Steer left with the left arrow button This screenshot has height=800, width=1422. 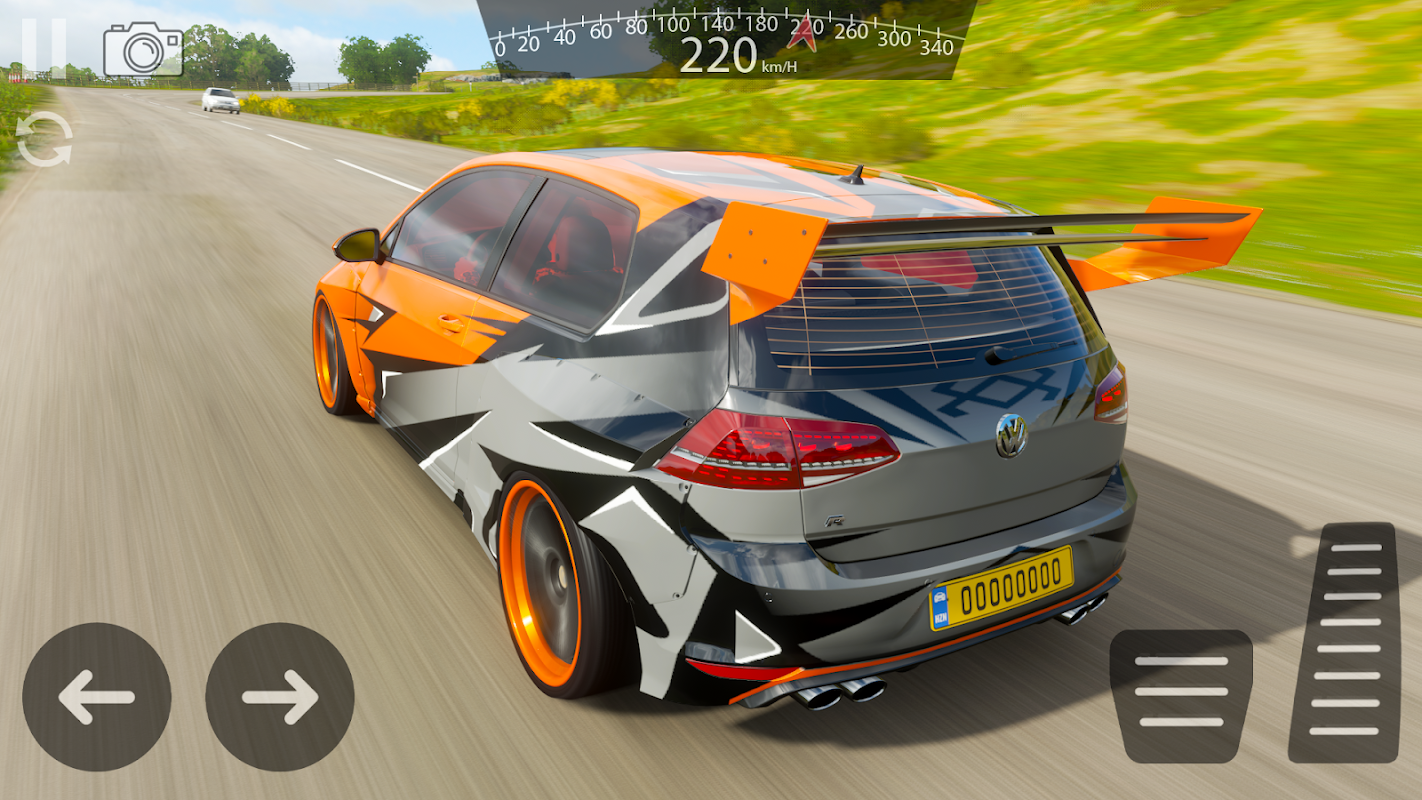click(x=97, y=697)
